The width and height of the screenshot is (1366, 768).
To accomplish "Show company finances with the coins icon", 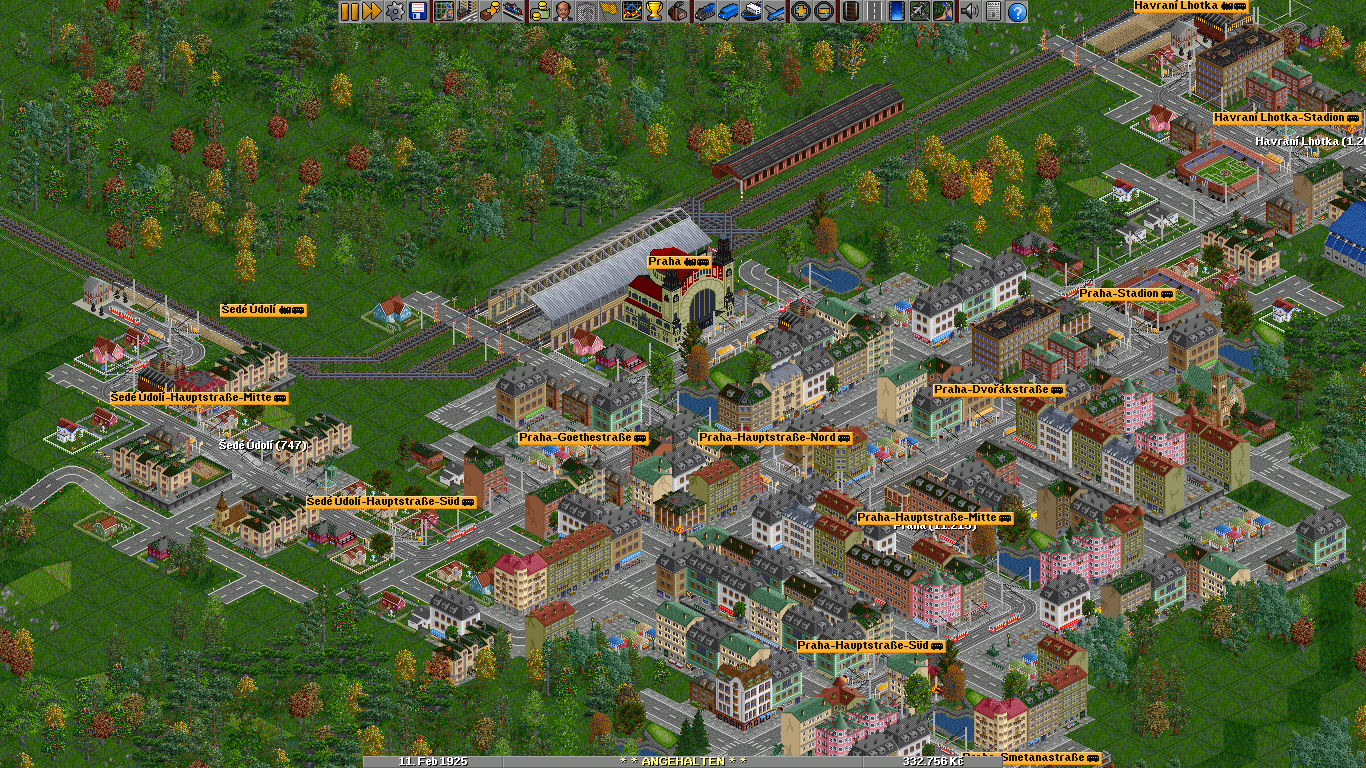I will [539, 11].
